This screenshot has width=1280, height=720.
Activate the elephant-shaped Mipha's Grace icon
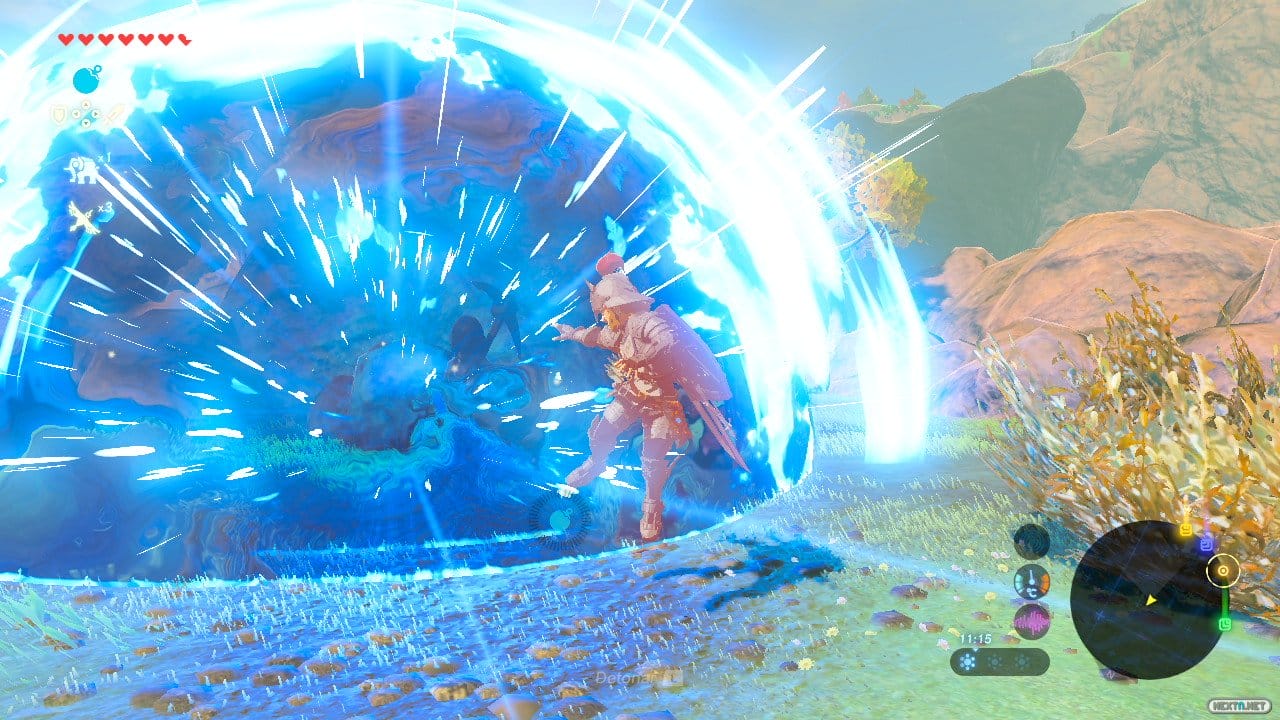coord(79,170)
